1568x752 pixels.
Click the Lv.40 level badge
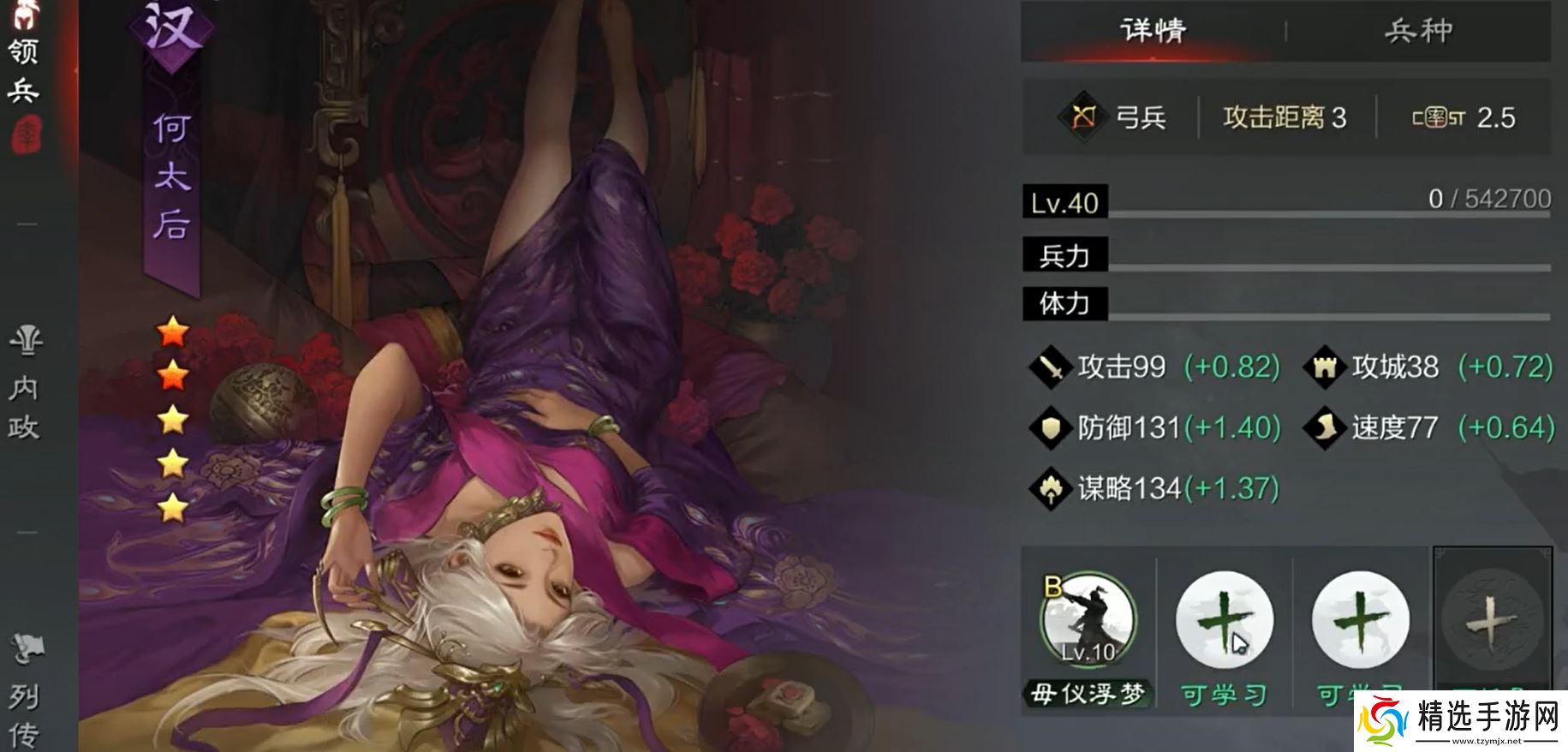pyautogui.click(x=1064, y=203)
